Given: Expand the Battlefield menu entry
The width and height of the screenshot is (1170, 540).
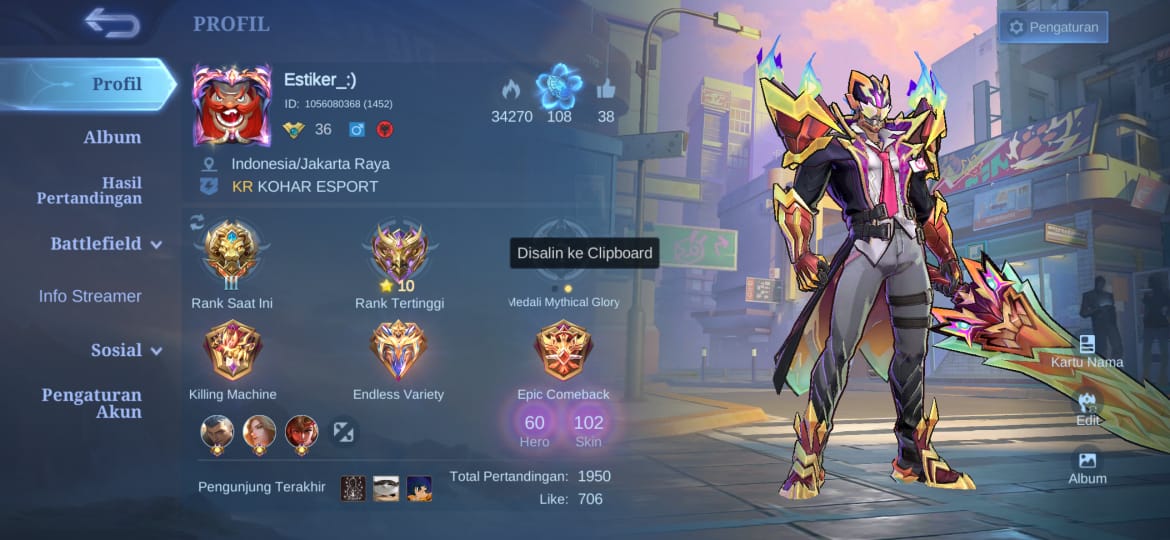Looking at the screenshot, I should pos(106,243).
